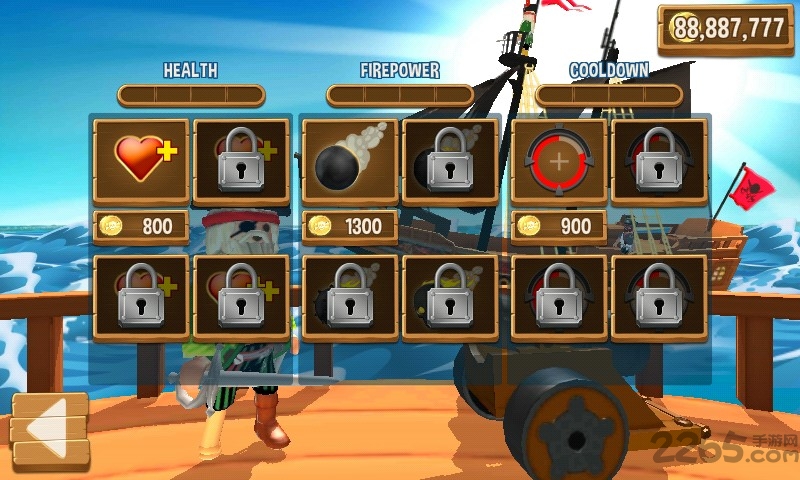Select the red crosshair cooldown upgrade
The height and width of the screenshot is (480, 800).
tap(558, 160)
